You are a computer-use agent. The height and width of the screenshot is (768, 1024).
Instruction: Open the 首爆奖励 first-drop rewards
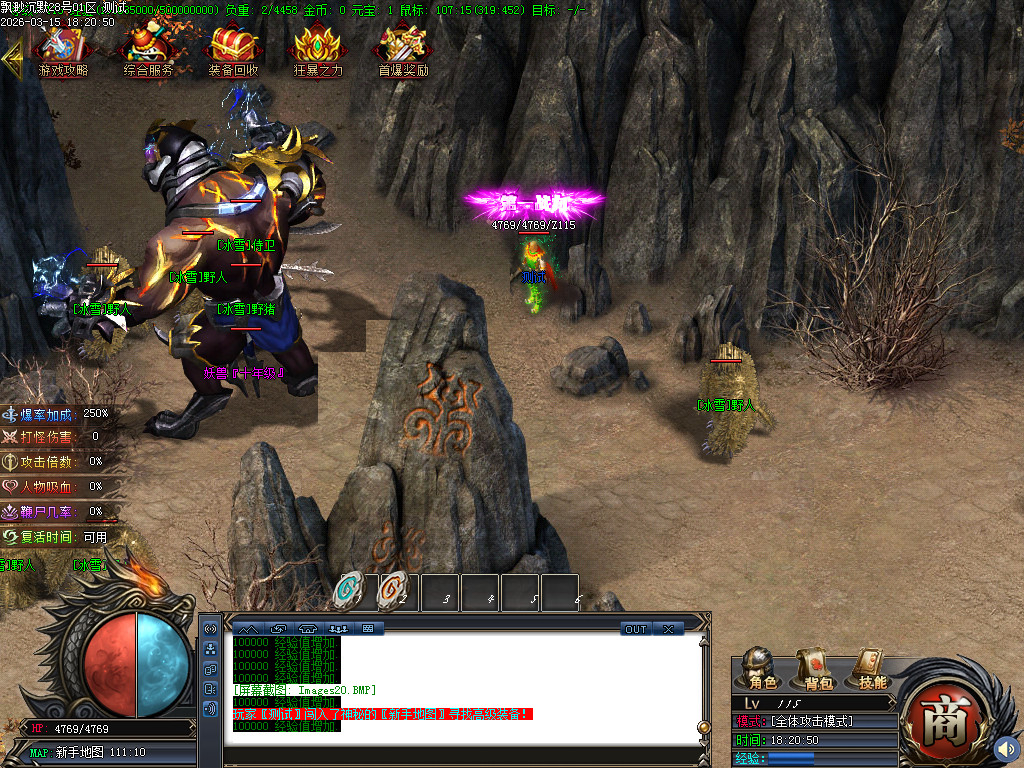tap(403, 50)
